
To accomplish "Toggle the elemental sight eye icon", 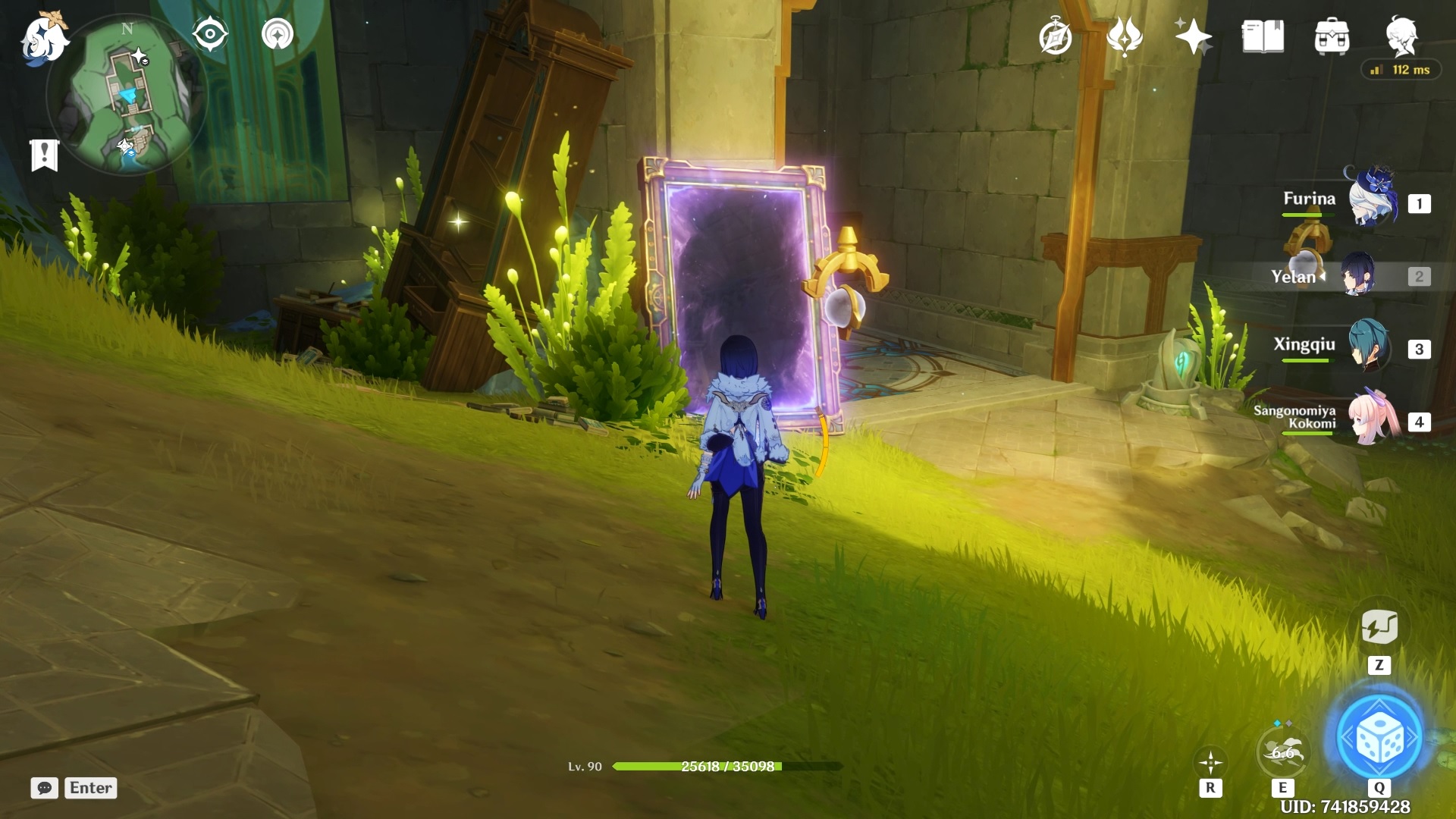I will point(210,35).
